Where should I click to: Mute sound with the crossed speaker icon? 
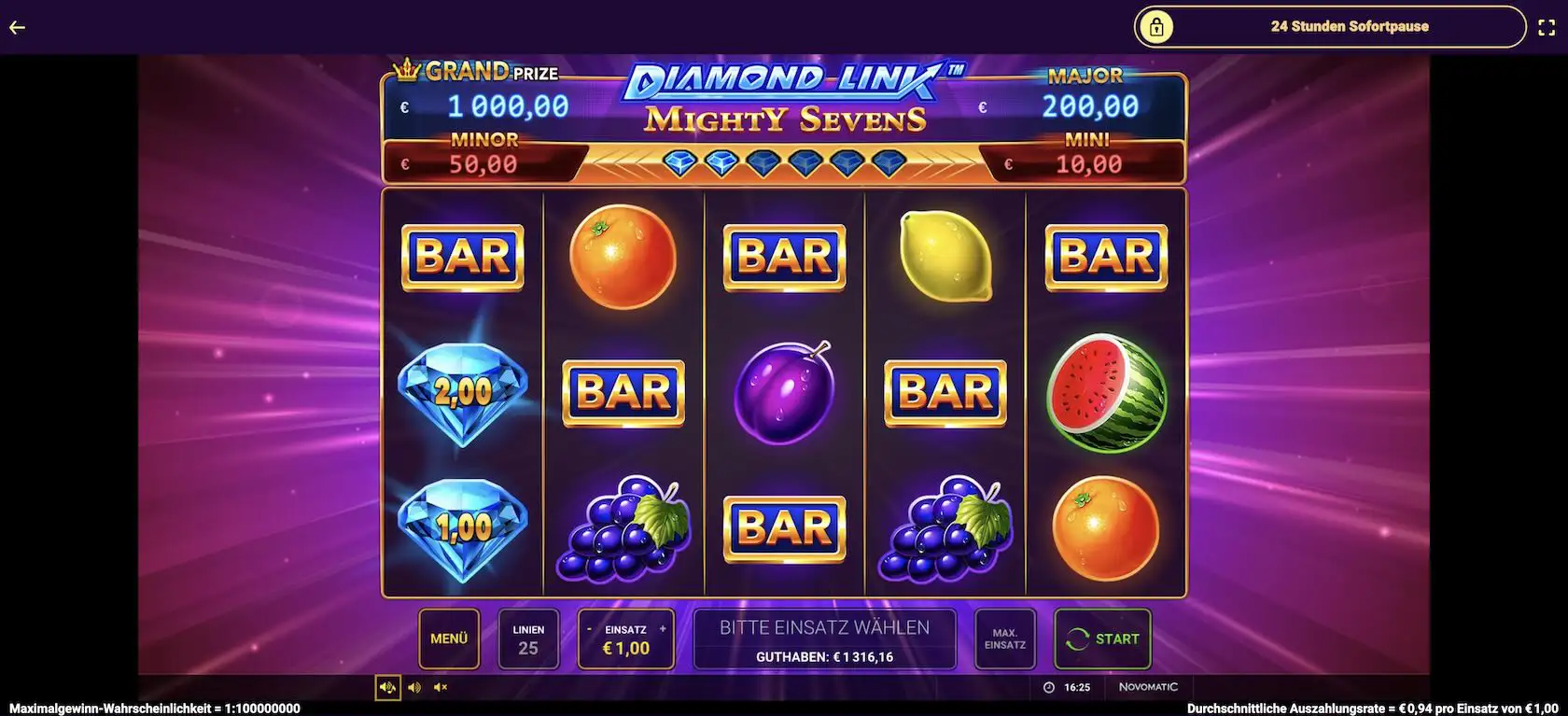point(441,687)
